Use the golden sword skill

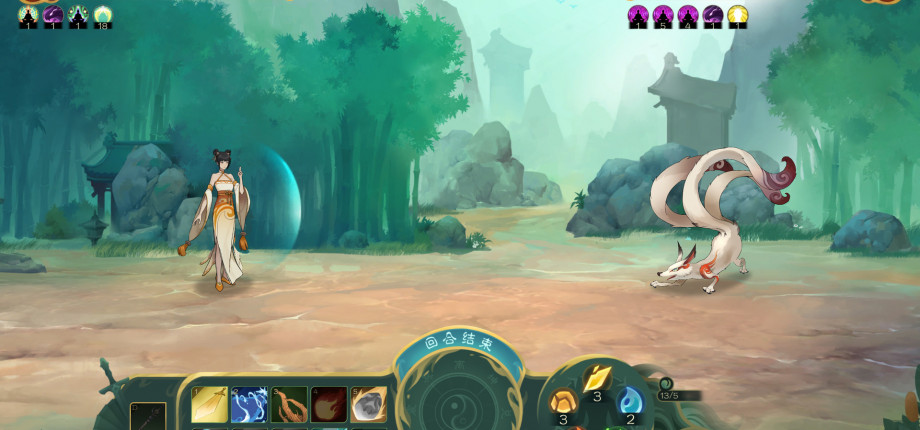pos(209,405)
